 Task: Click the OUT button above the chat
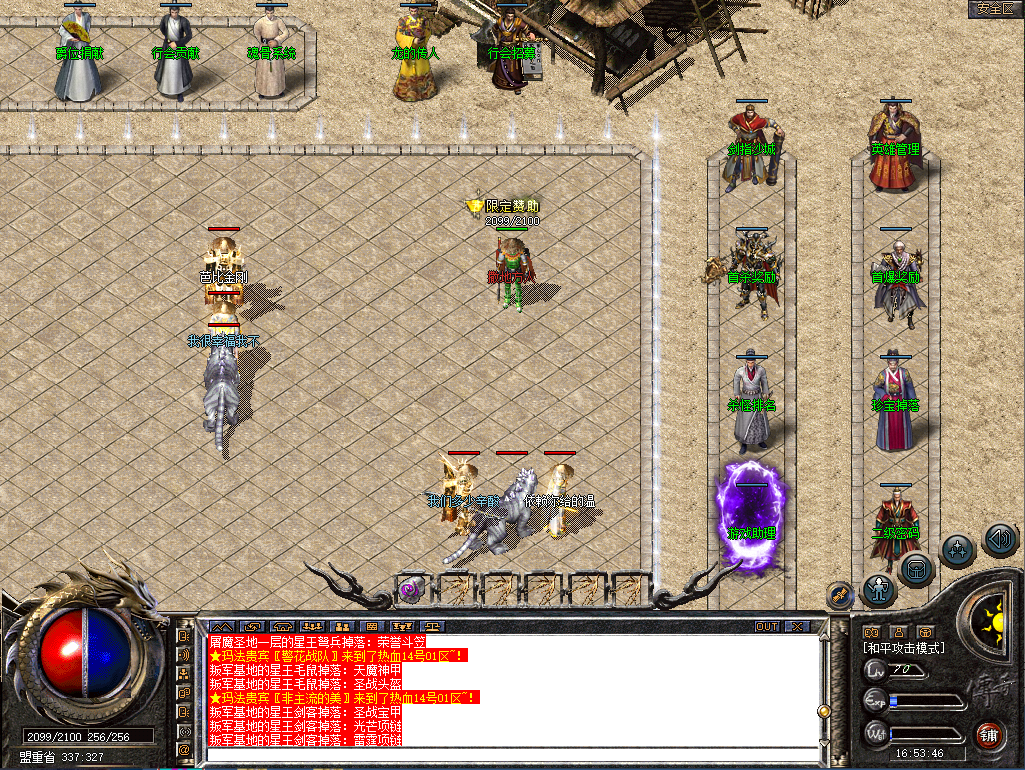[767, 626]
